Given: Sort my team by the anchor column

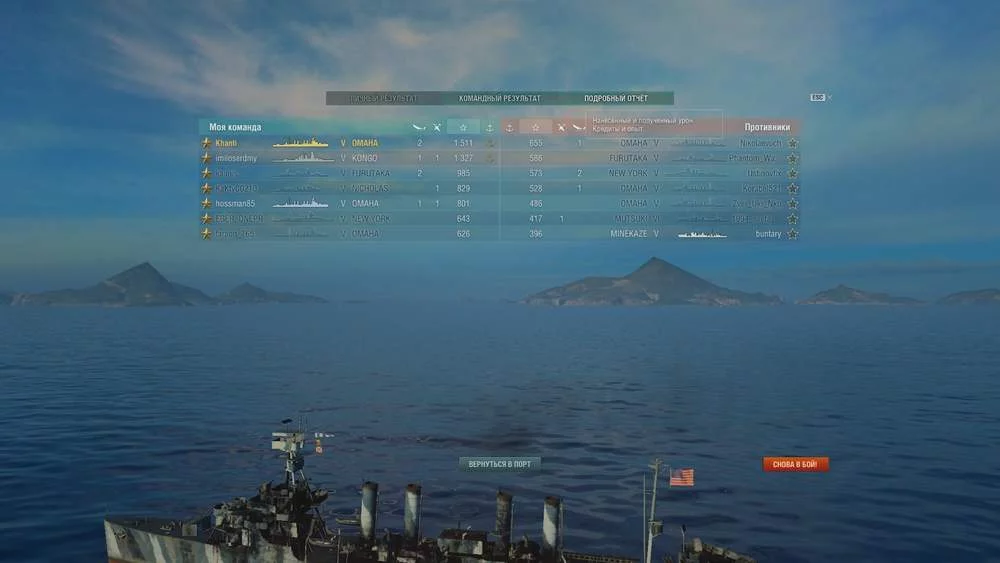Looking at the screenshot, I should point(489,128).
